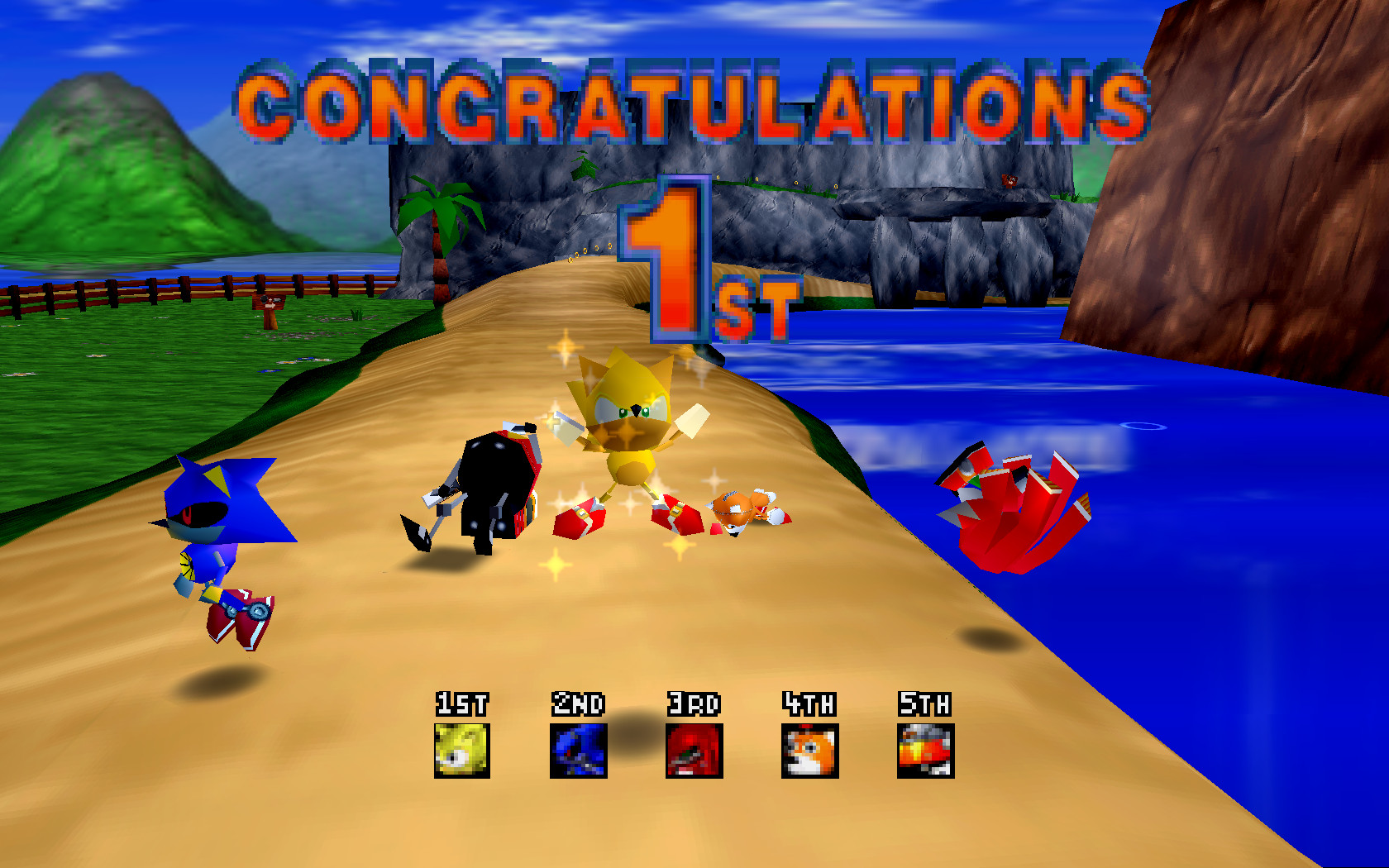Select the Metal Sonic 2nd place portrait
Viewport: 1389px width, 868px height.
click(579, 751)
